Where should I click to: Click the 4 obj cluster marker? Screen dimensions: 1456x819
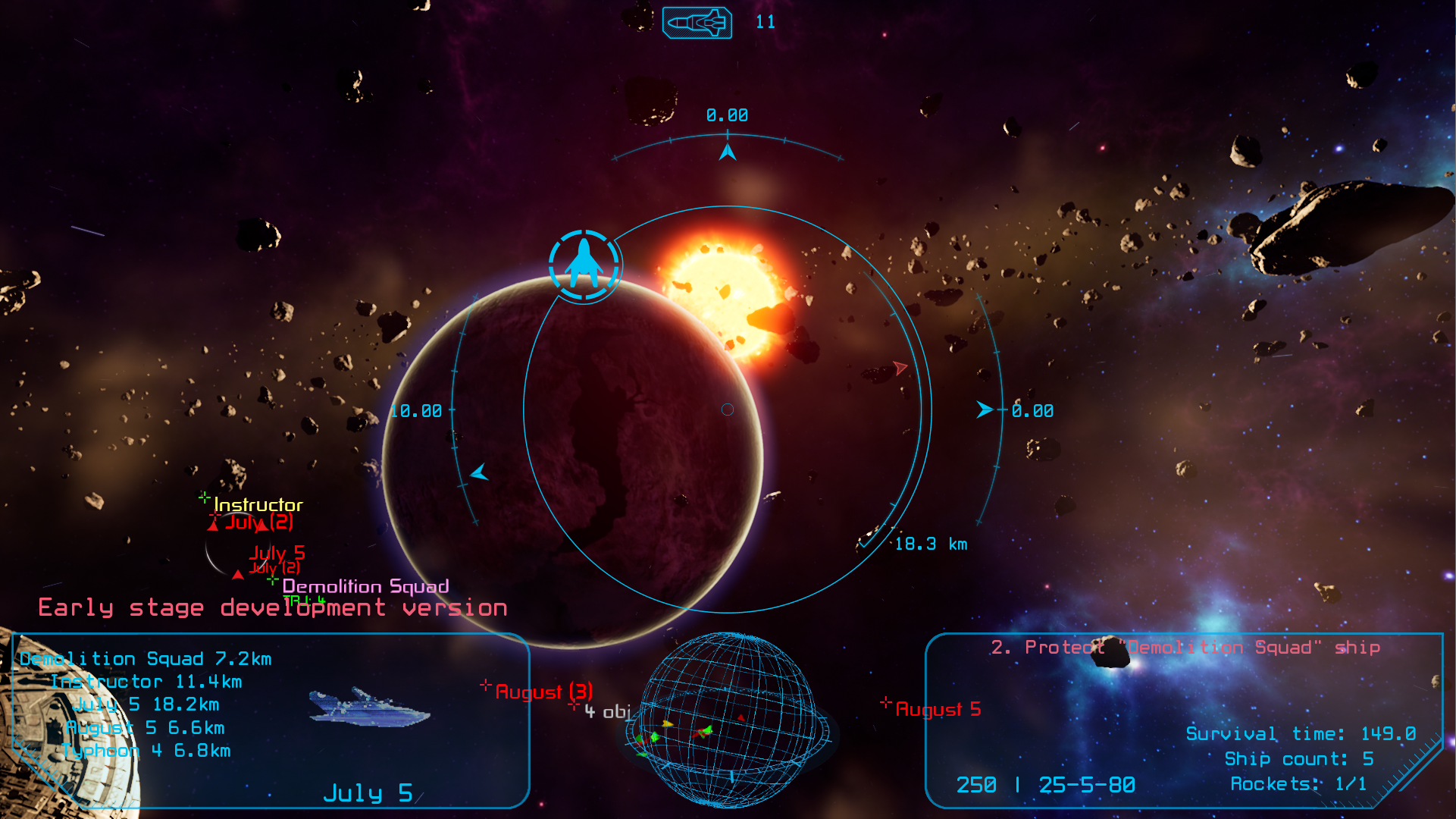[606, 712]
